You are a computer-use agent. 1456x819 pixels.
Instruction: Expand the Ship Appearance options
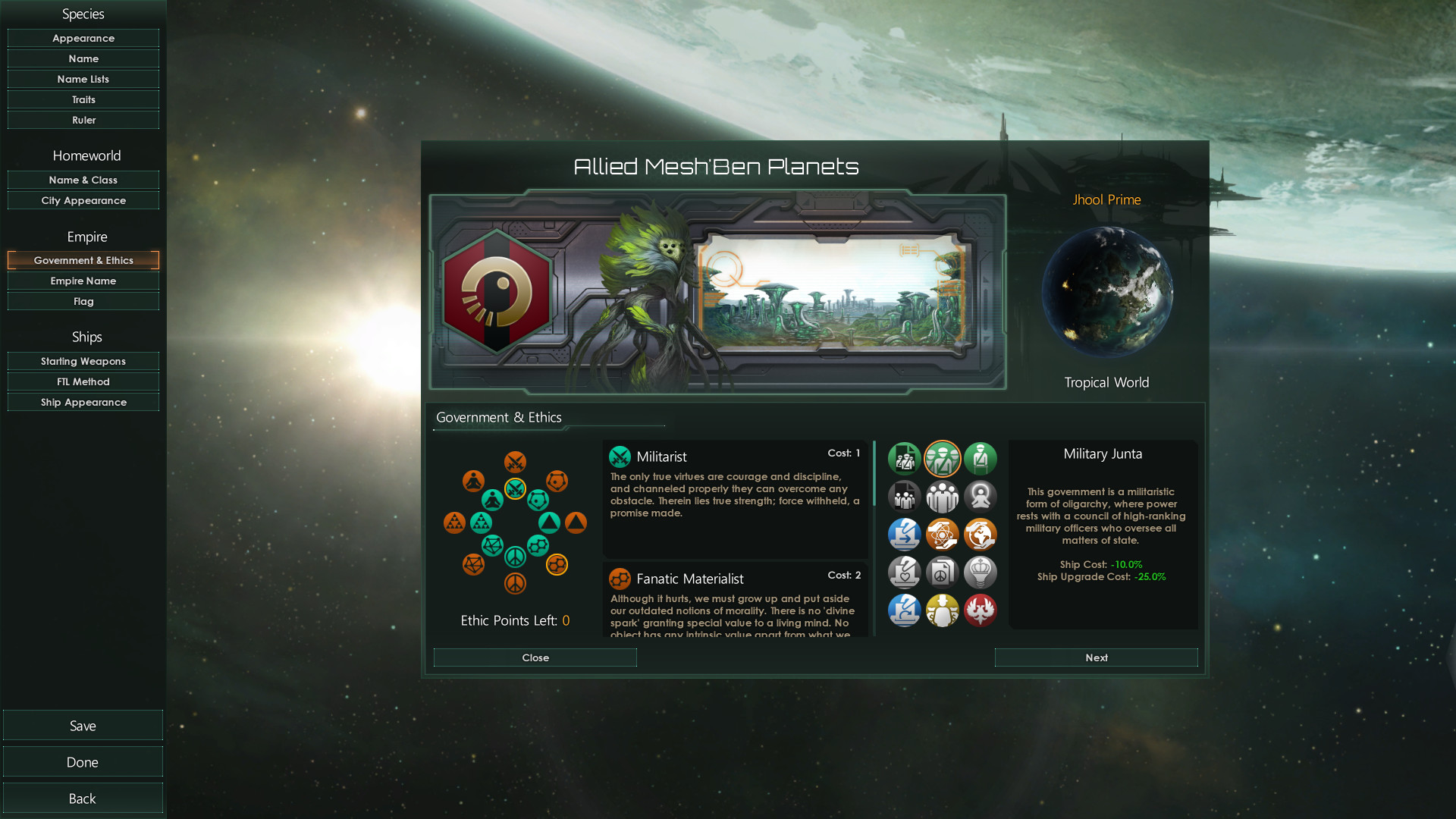(x=83, y=402)
